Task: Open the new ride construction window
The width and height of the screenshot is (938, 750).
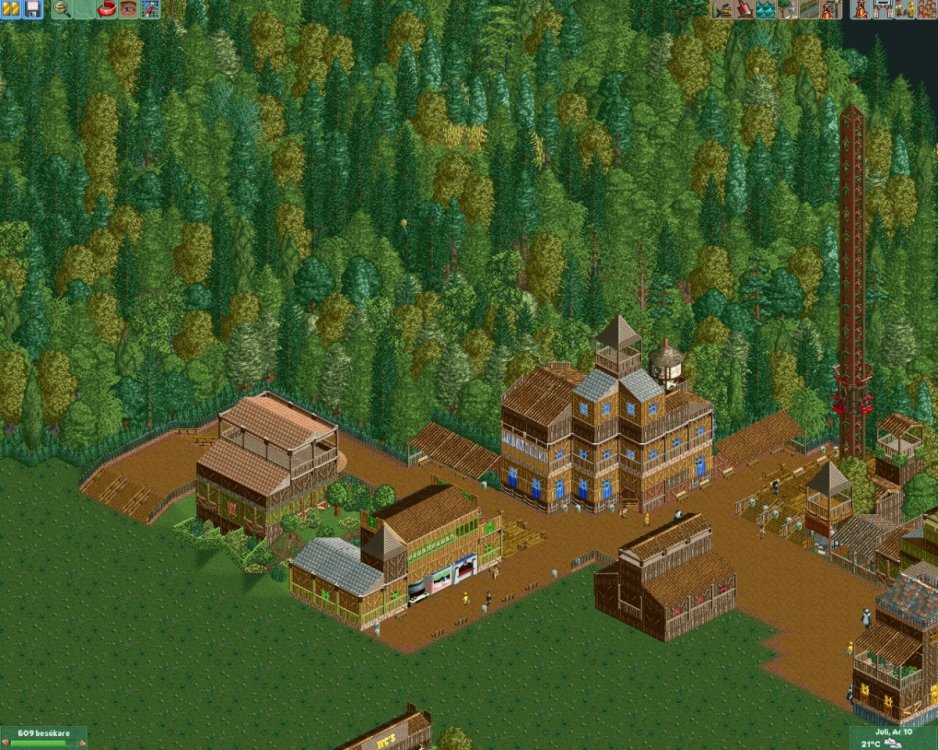Action: (x=829, y=9)
